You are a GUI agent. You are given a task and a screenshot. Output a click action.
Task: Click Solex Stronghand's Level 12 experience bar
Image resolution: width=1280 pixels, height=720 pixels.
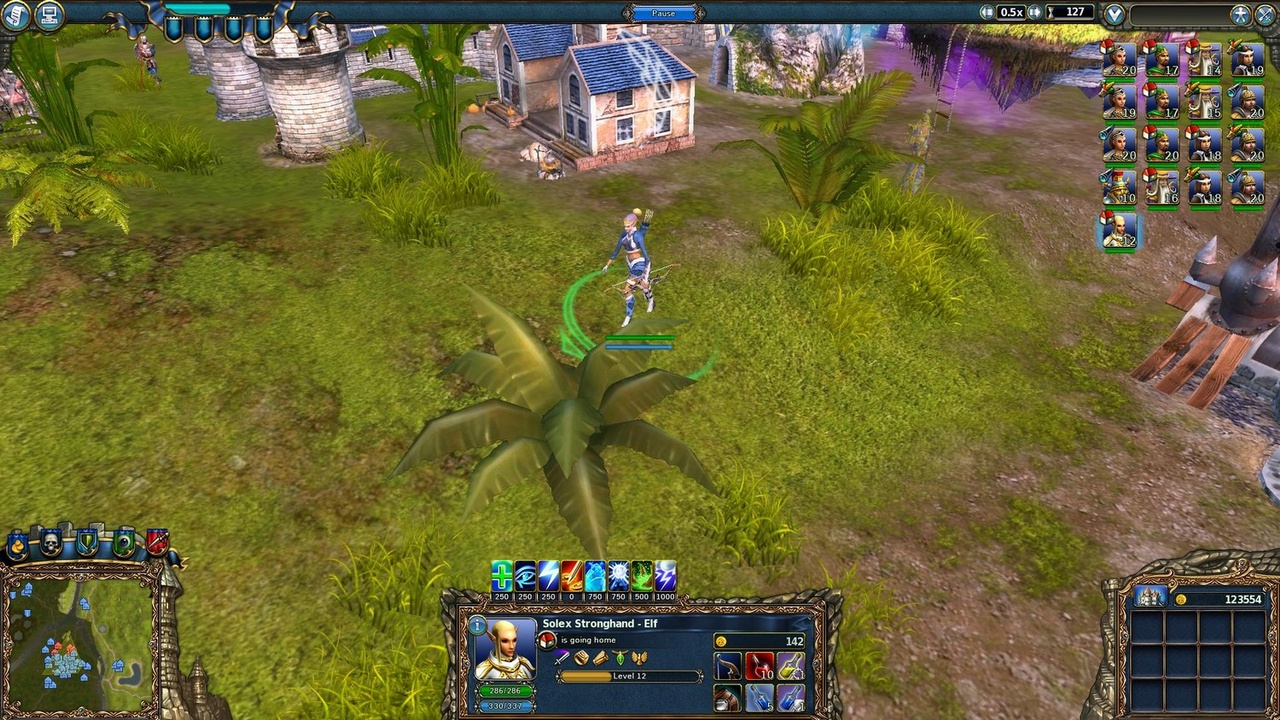[629, 675]
